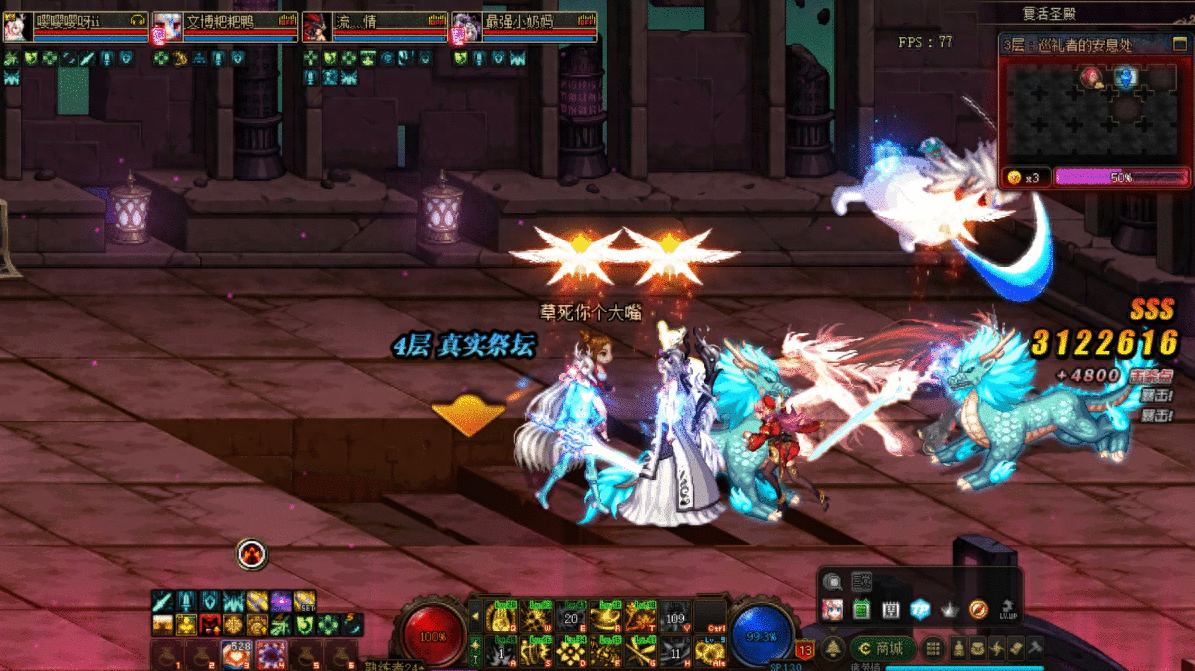
Task: Open the 商城 shop button
Action: (x=881, y=649)
